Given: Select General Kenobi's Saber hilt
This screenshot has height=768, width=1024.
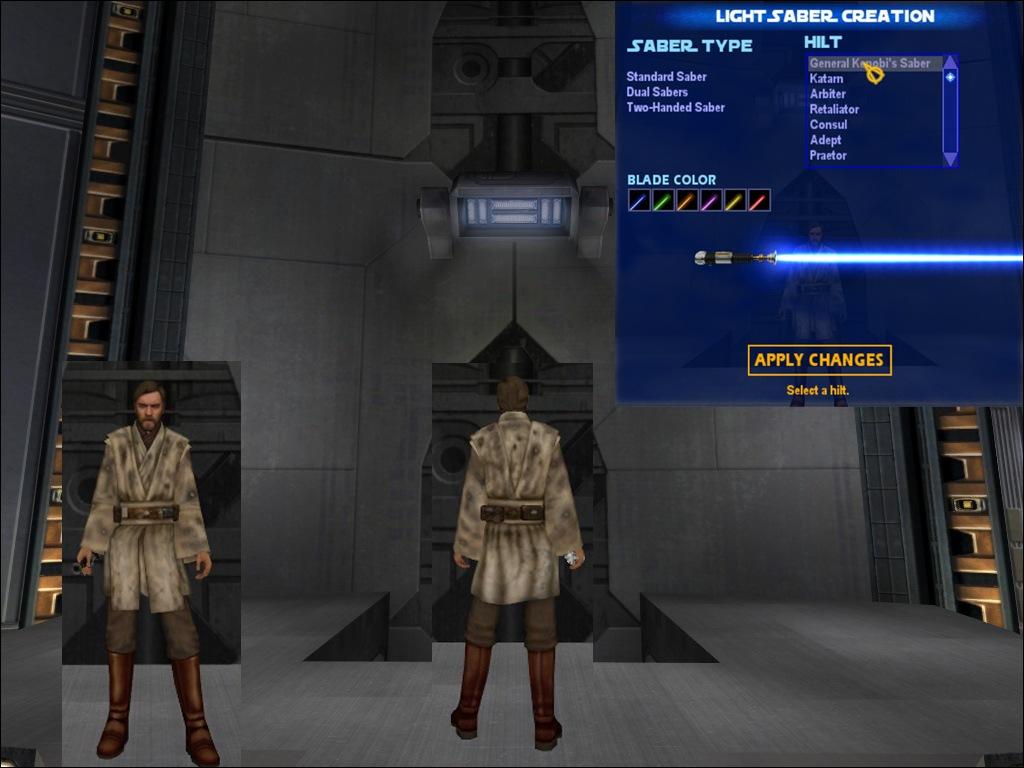Looking at the screenshot, I should (869, 64).
